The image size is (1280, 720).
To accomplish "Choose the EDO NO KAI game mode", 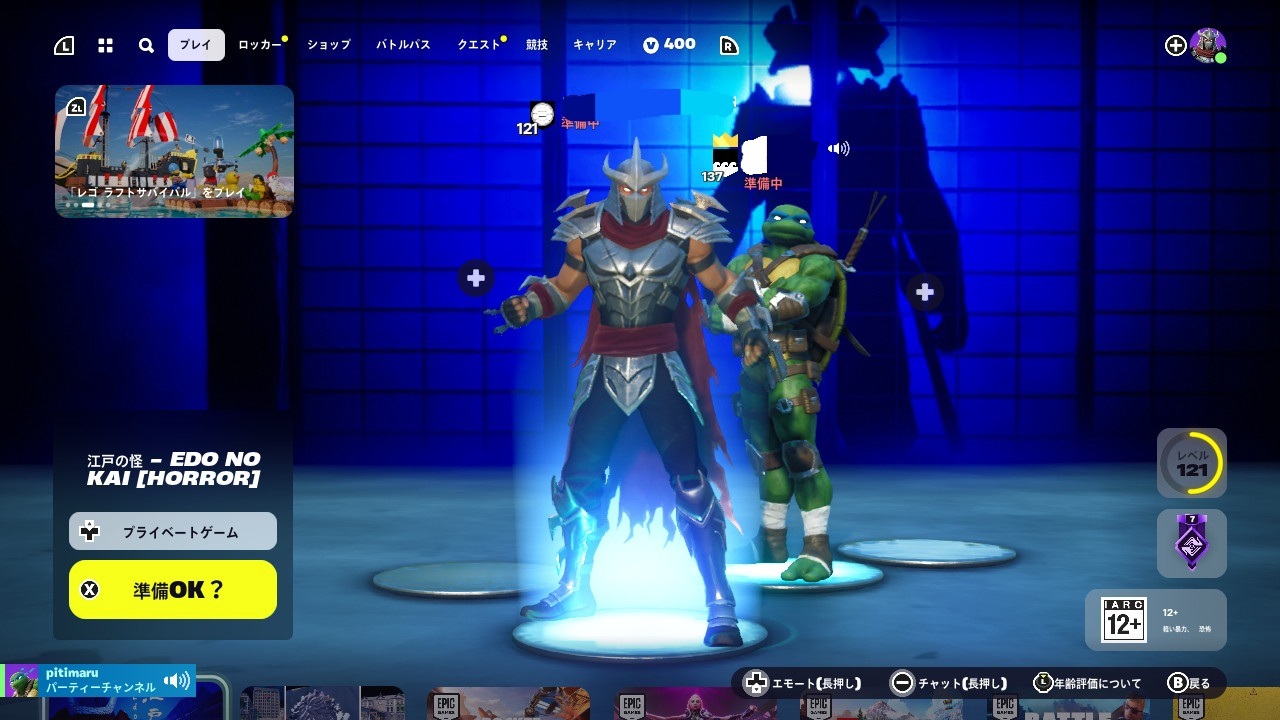I will click(x=173, y=468).
